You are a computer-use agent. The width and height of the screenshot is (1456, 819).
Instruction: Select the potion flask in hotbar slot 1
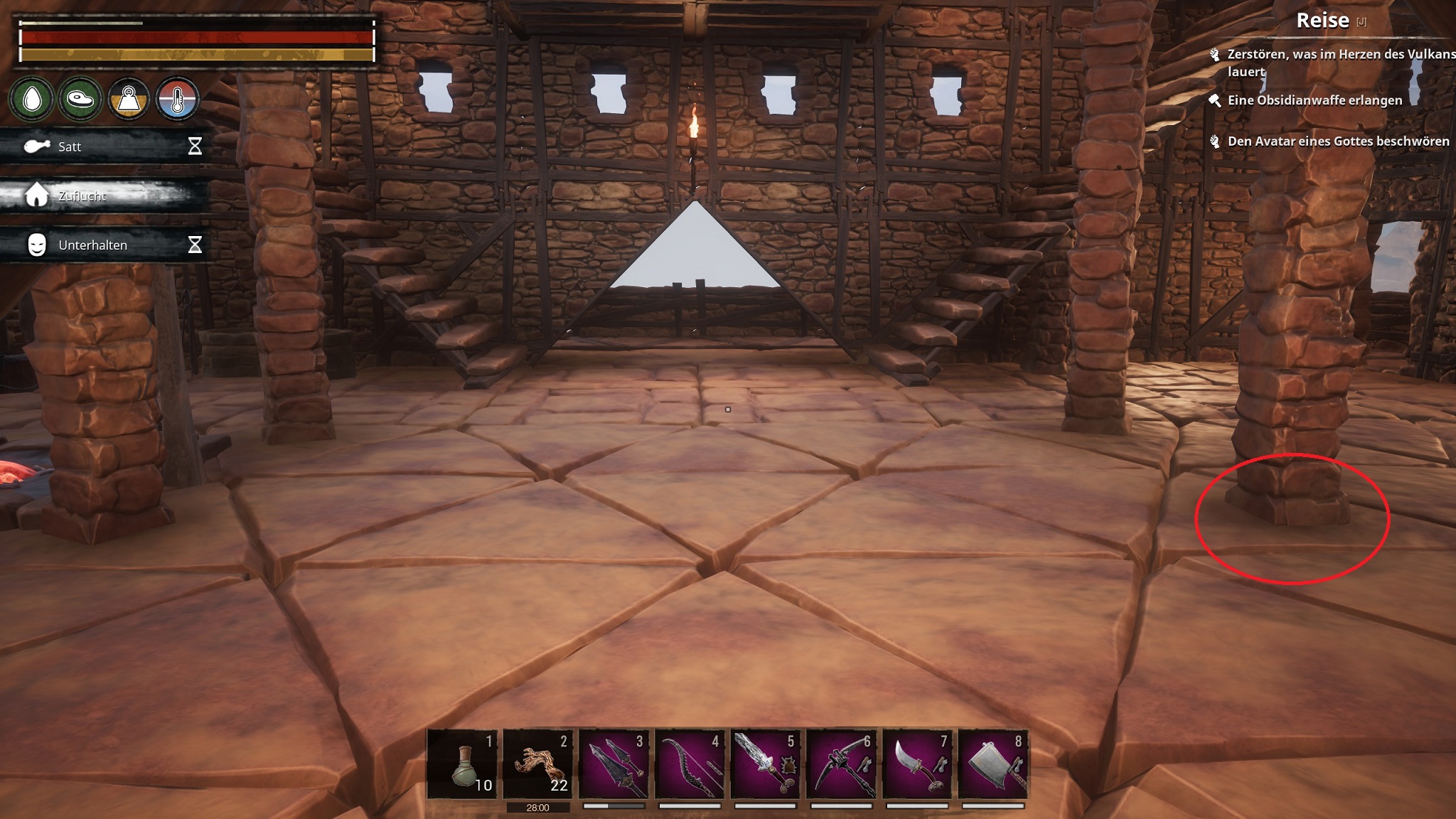pyautogui.click(x=462, y=764)
